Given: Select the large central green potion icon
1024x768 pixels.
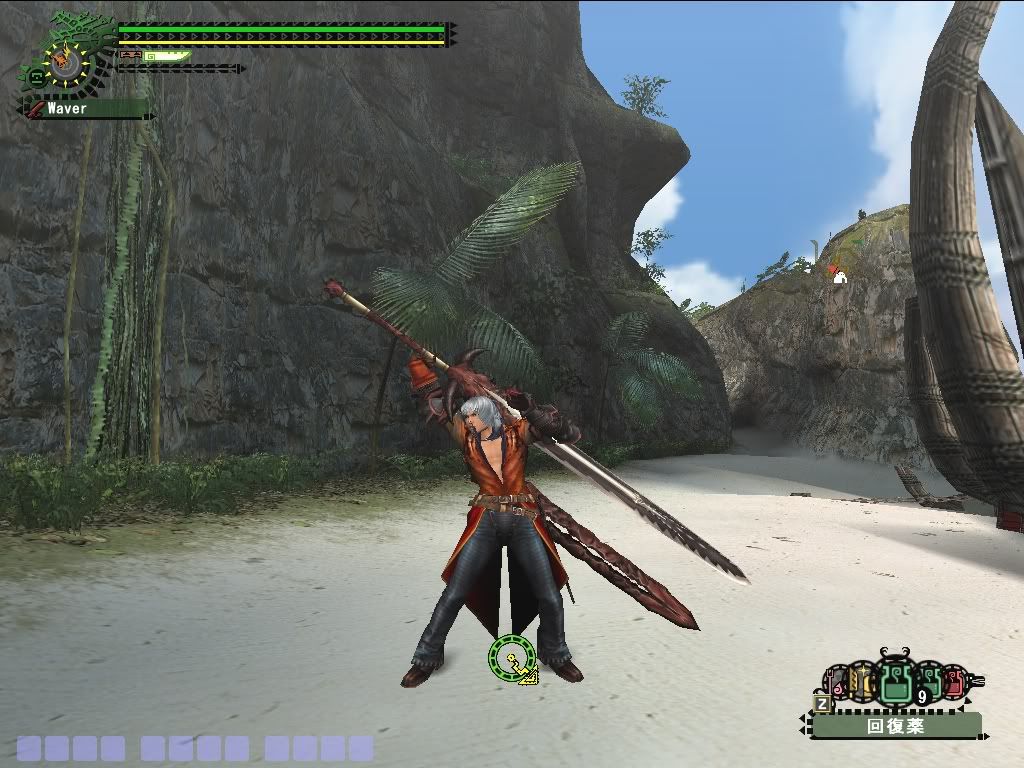Looking at the screenshot, I should 895,683.
